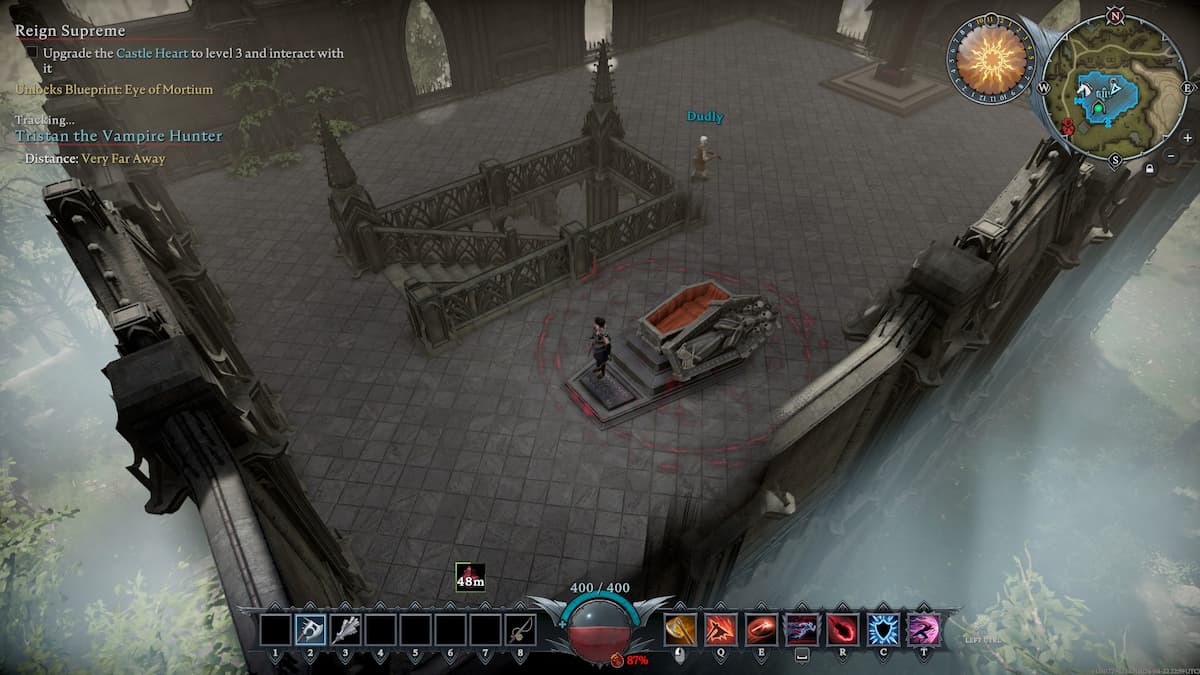The width and height of the screenshot is (1200, 675).
Task: Cast the red blood spell on R
Action: 842,629
